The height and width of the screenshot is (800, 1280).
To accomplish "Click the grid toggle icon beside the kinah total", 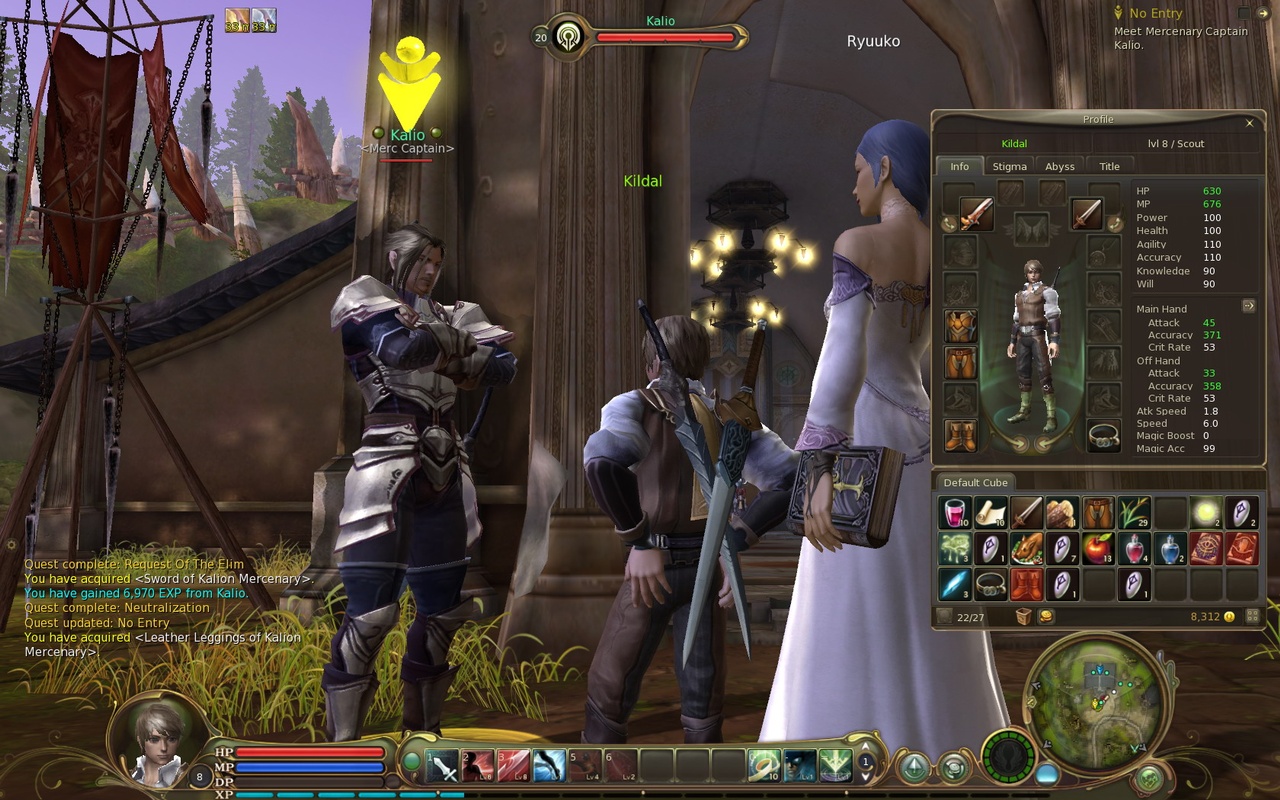I will 1253,615.
